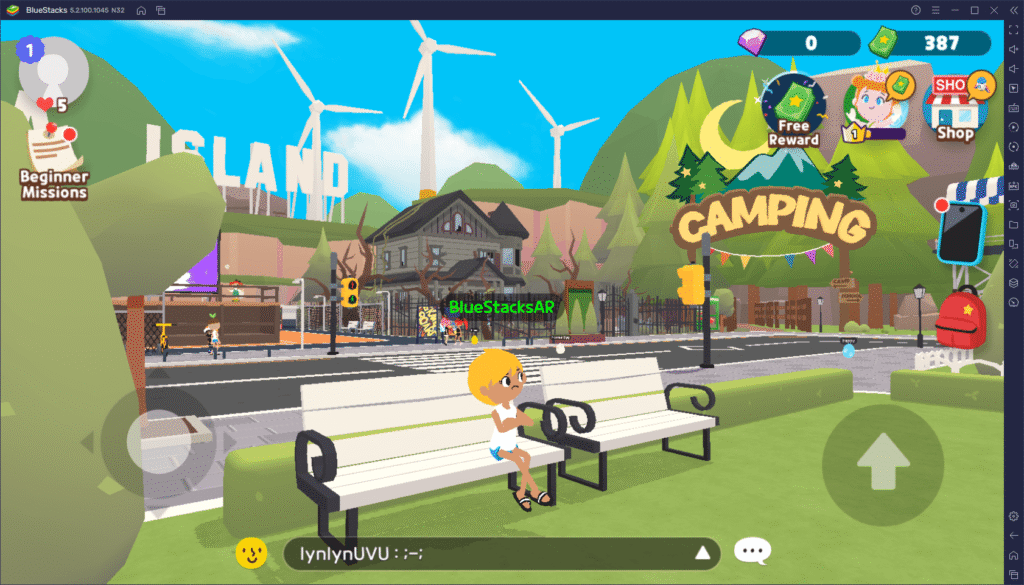
Task: Open the Beginner Missions scroll
Action: click(53, 160)
